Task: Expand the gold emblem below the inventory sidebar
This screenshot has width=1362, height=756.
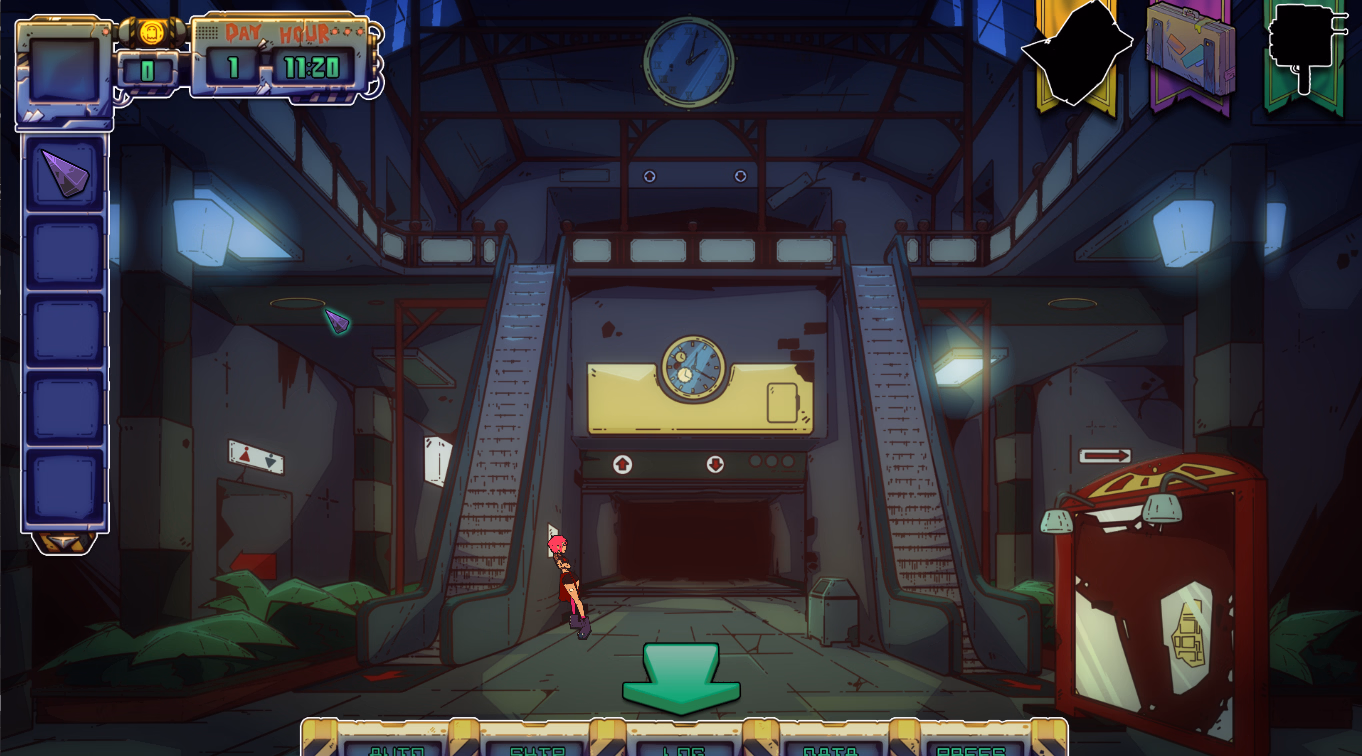Action: (x=62, y=541)
